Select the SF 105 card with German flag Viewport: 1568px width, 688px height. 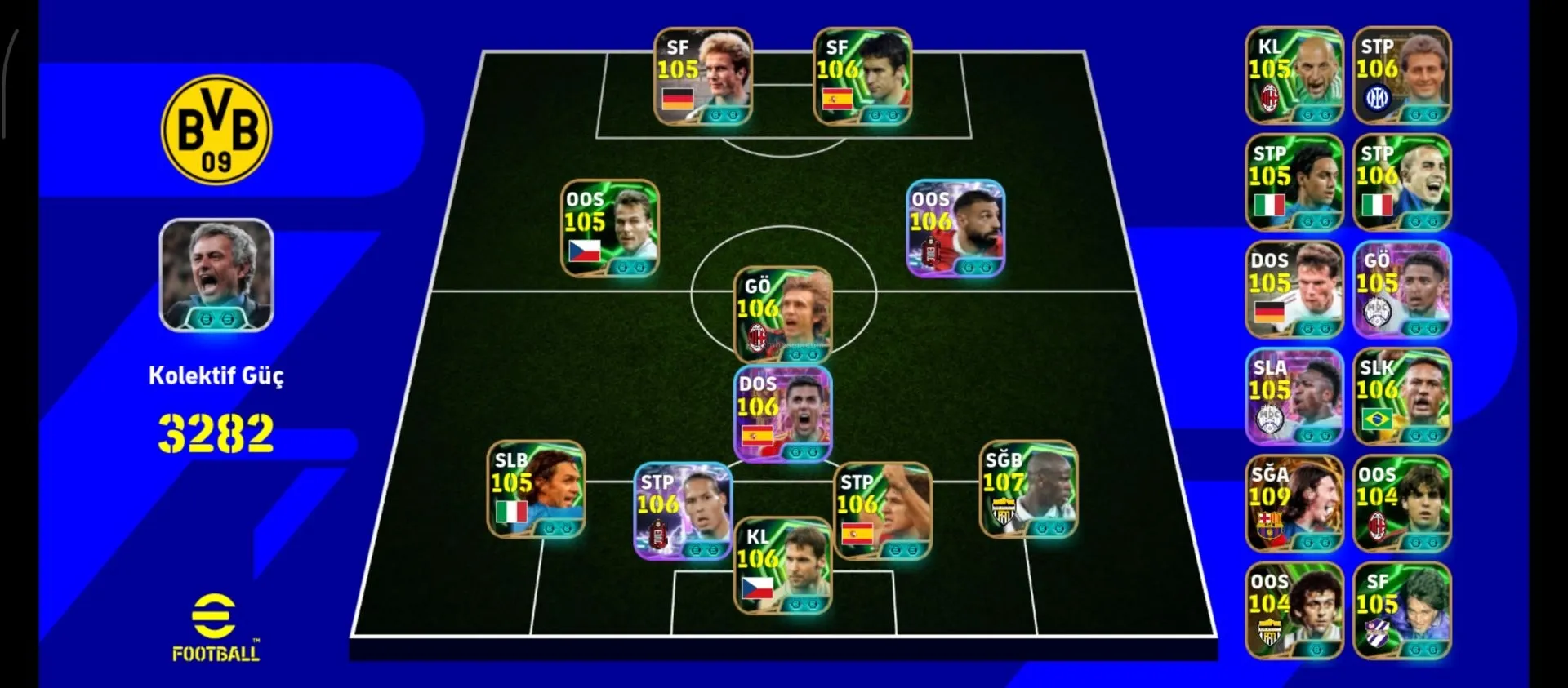pos(702,77)
